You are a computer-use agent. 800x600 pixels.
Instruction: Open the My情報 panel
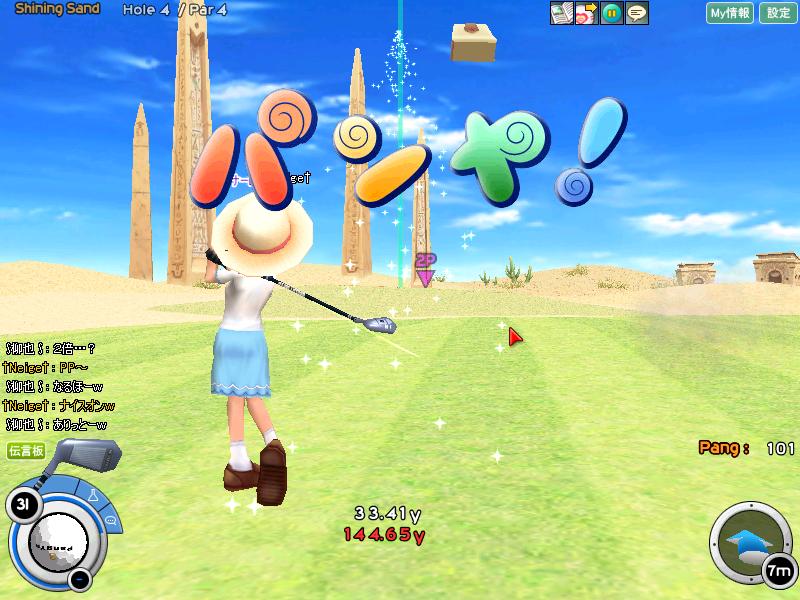[x=729, y=13]
